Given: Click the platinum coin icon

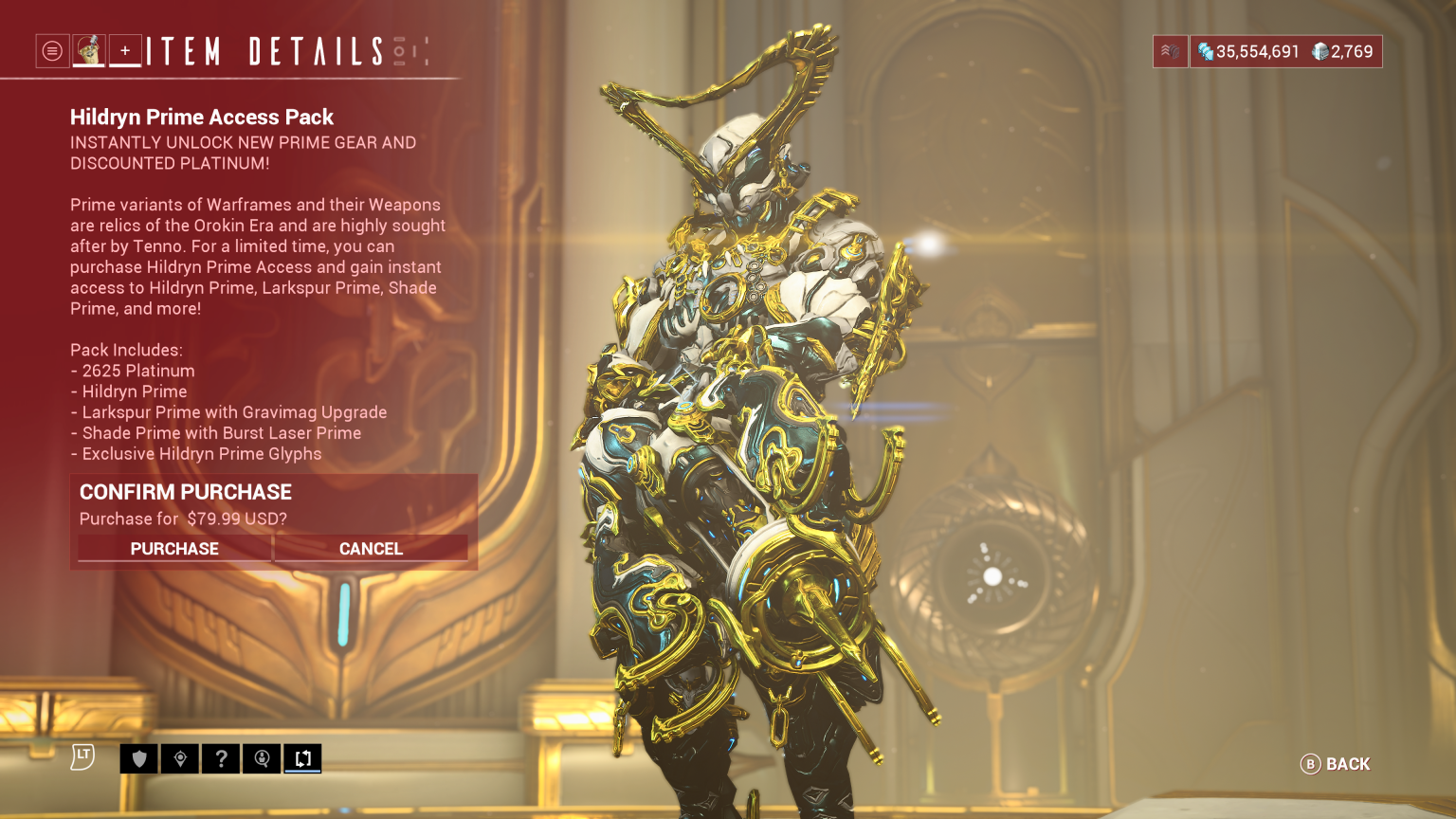Looking at the screenshot, I should tap(1318, 51).
